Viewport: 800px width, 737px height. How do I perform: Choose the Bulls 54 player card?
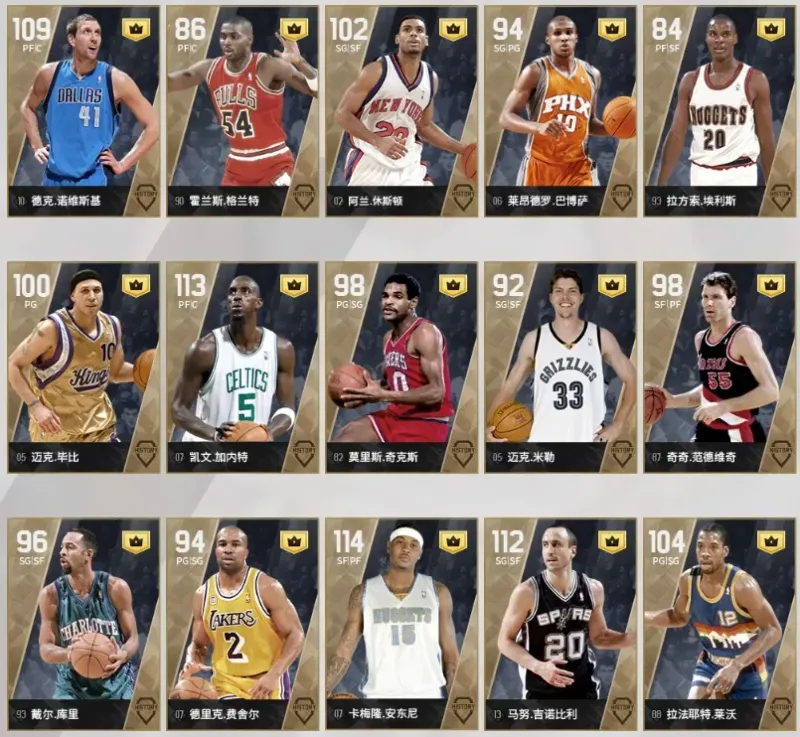click(x=242, y=110)
